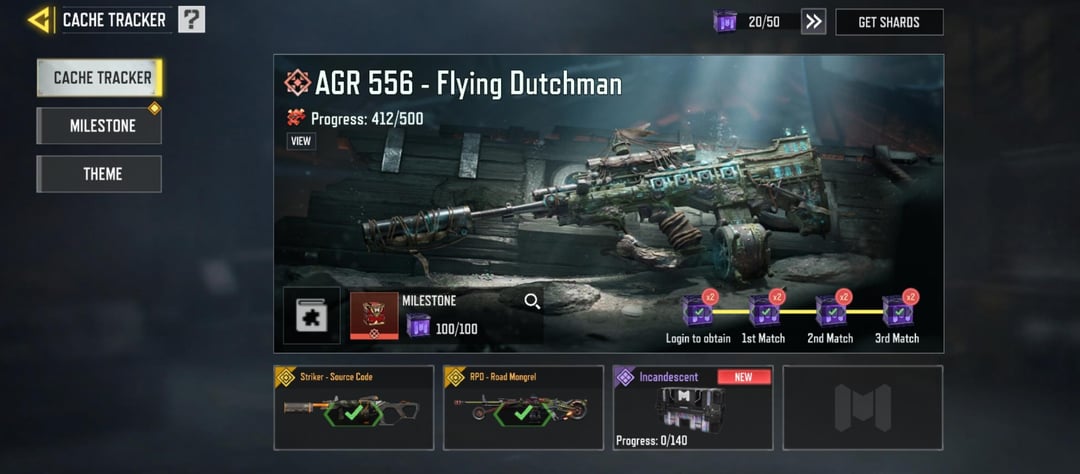The height and width of the screenshot is (474, 1080).
Task: Switch to the Milestone tab
Action: click(100, 126)
